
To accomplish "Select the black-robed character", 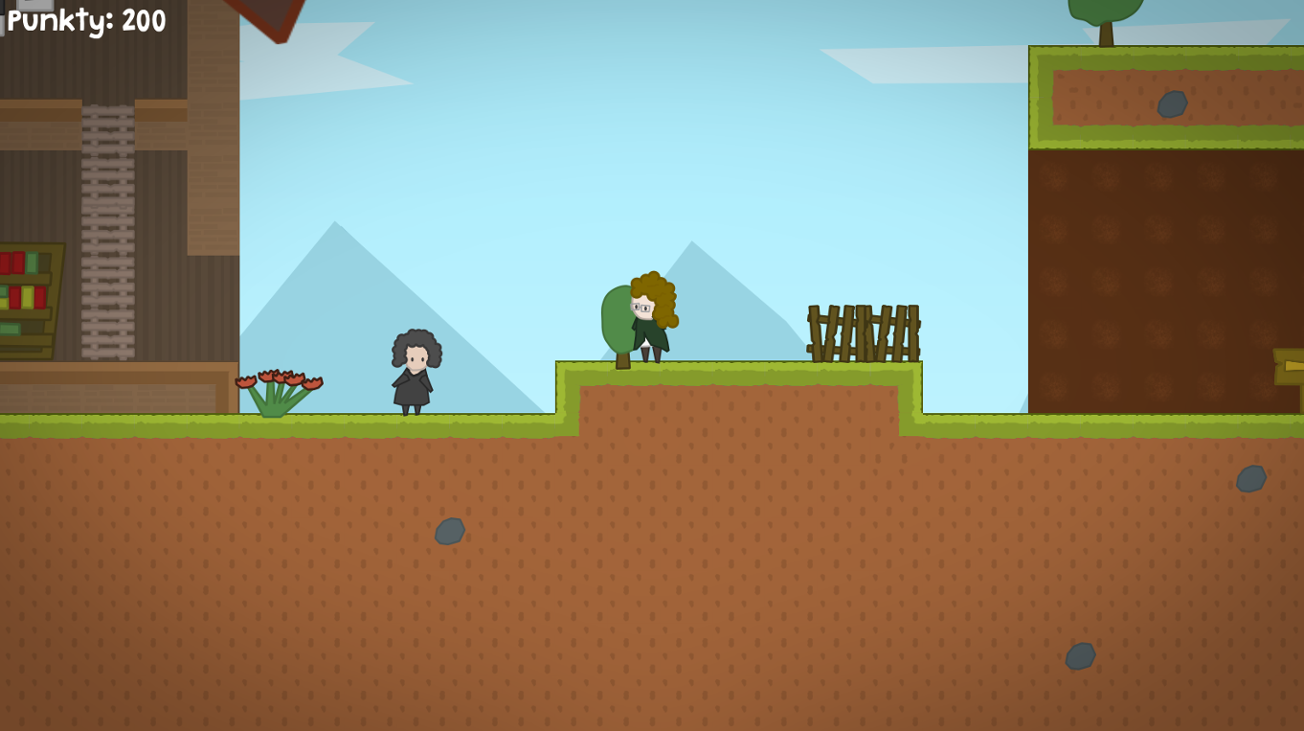I will pyautogui.click(x=414, y=375).
